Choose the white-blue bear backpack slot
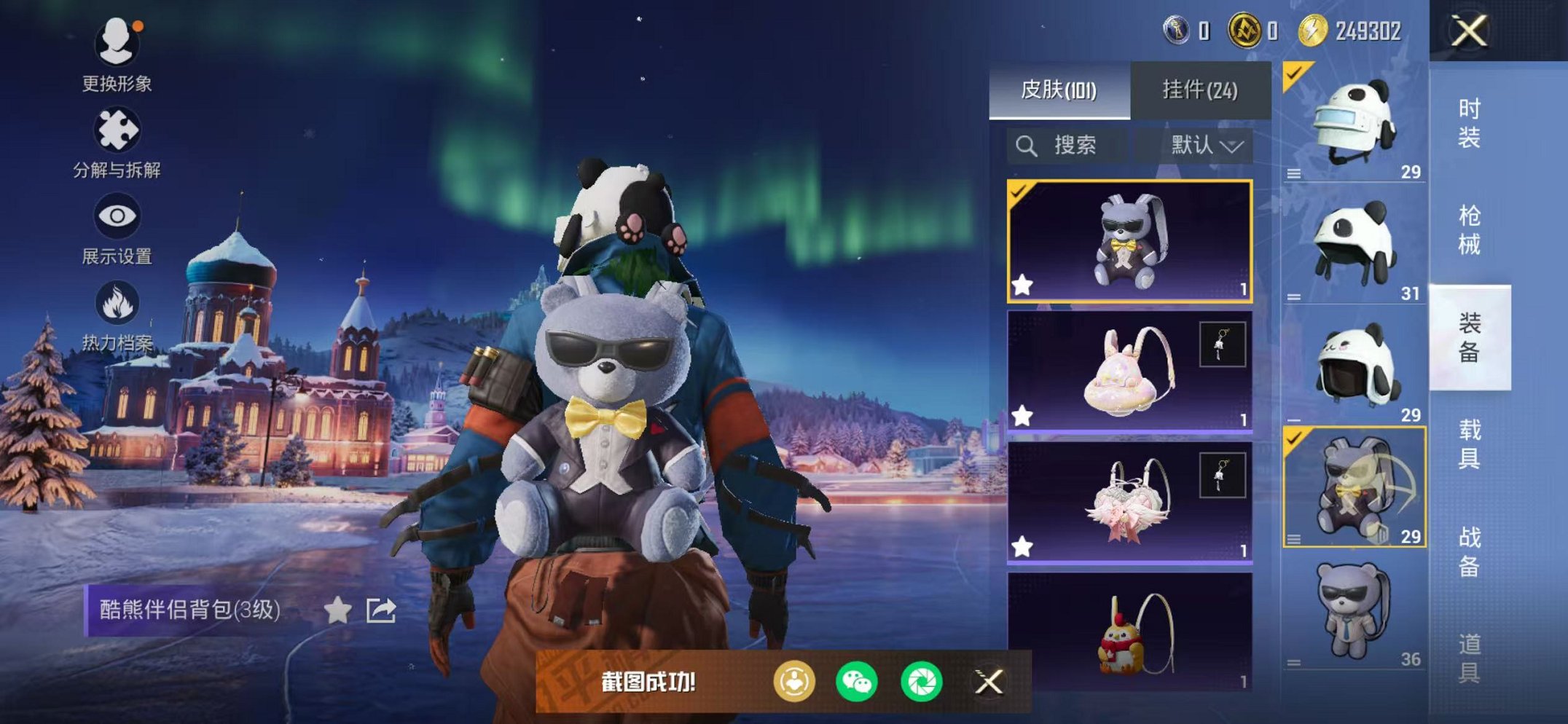Screen dimensions: 1568x724 coord(1354,612)
